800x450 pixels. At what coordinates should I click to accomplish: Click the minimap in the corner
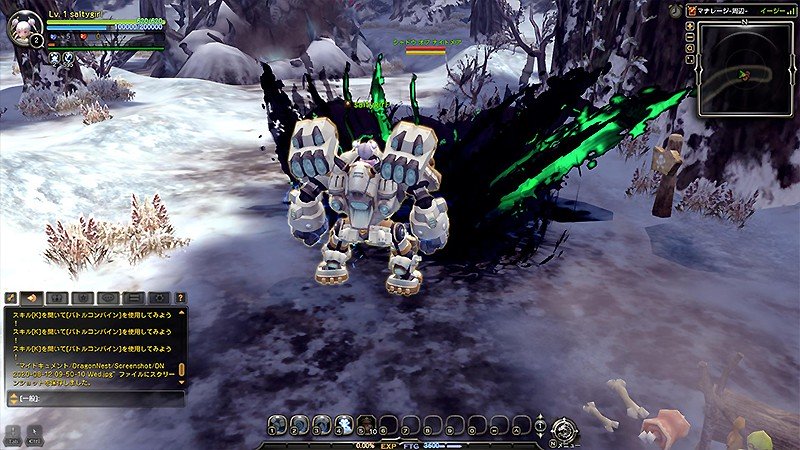(x=745, y=68)
